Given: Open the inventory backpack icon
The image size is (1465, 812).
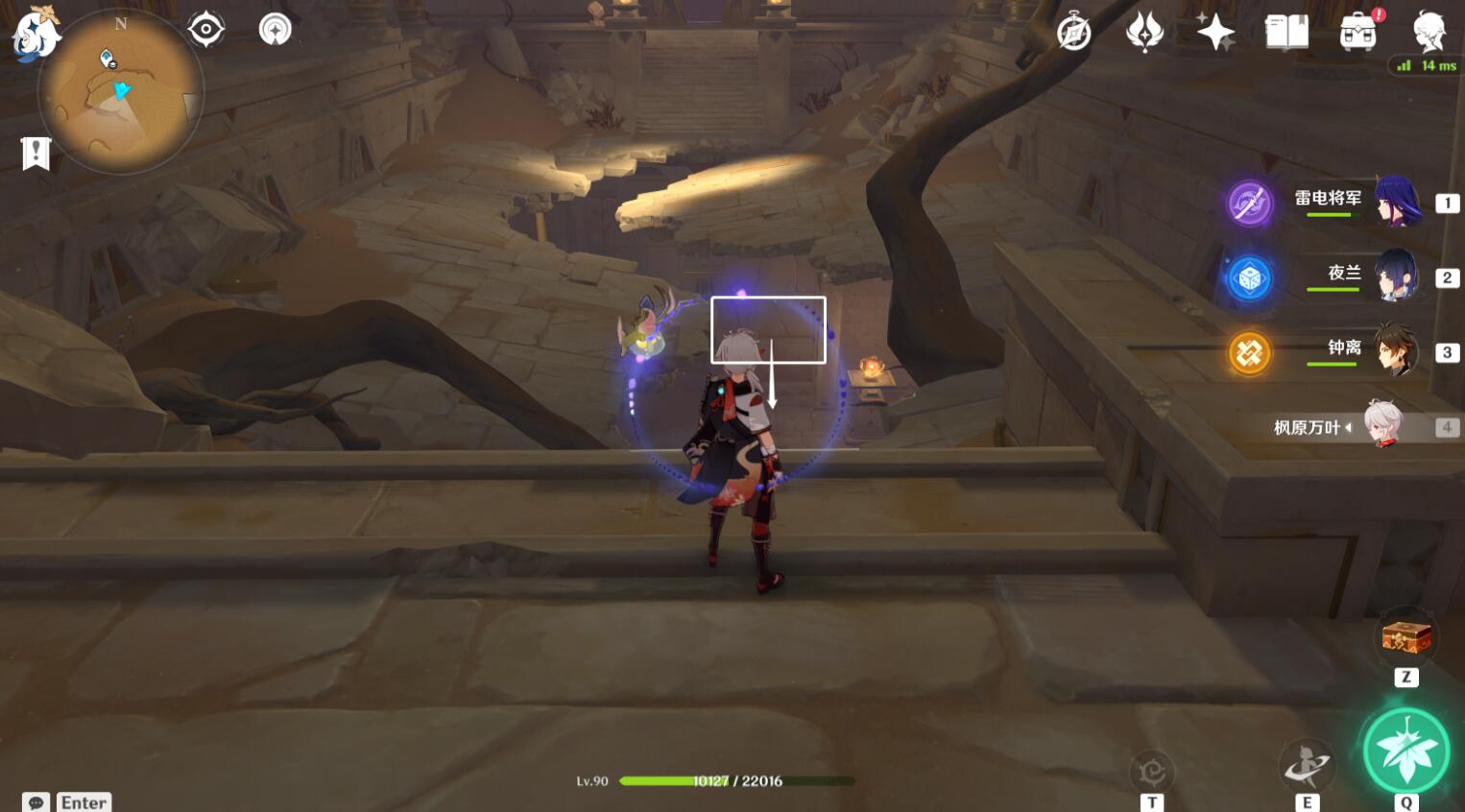Looking at the screenshot, I should click(x=1357, y=33).
